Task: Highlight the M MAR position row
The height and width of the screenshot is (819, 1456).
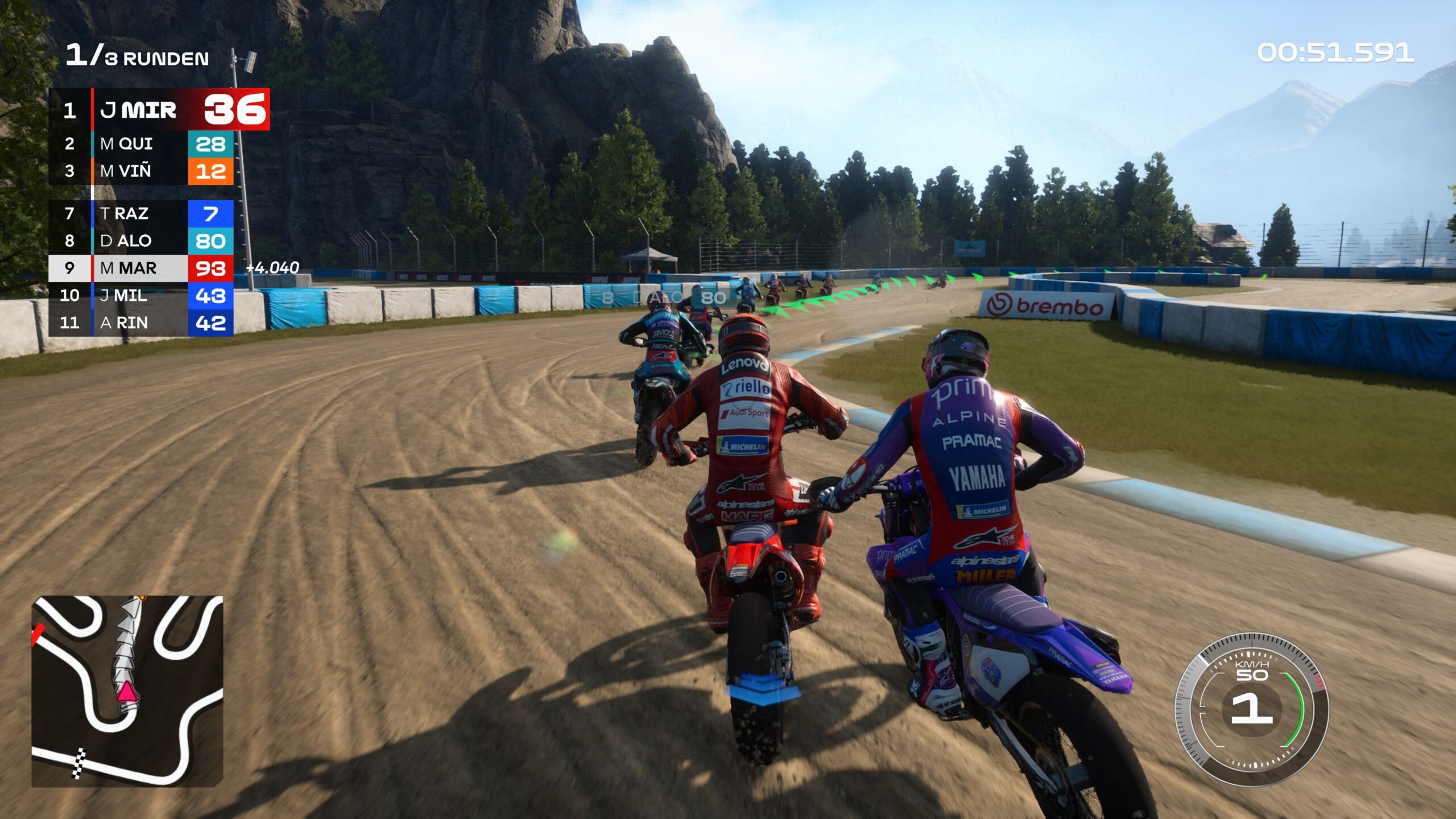Action: (141, 268)
